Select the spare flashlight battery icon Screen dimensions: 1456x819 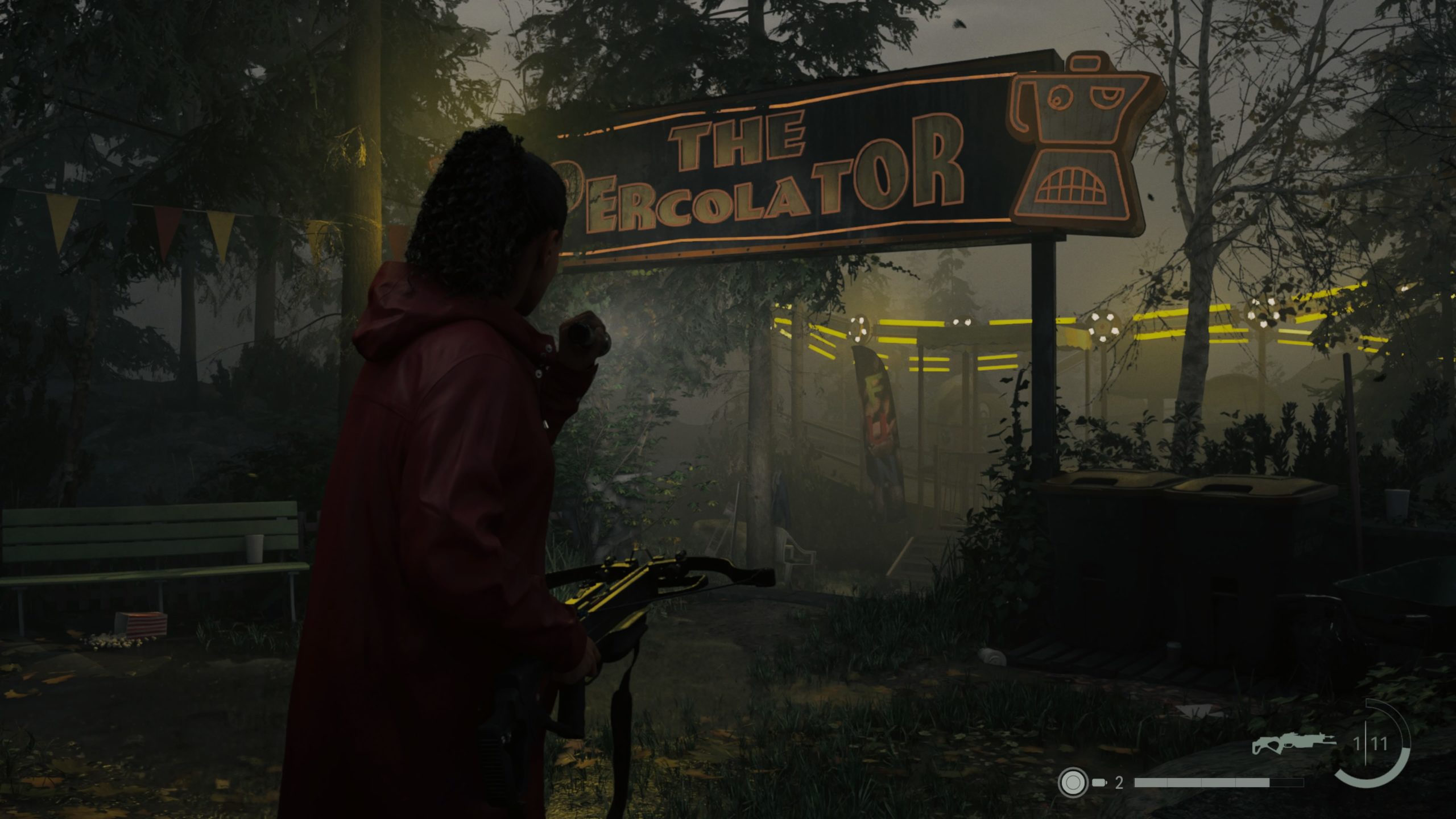pos(1099,783)
